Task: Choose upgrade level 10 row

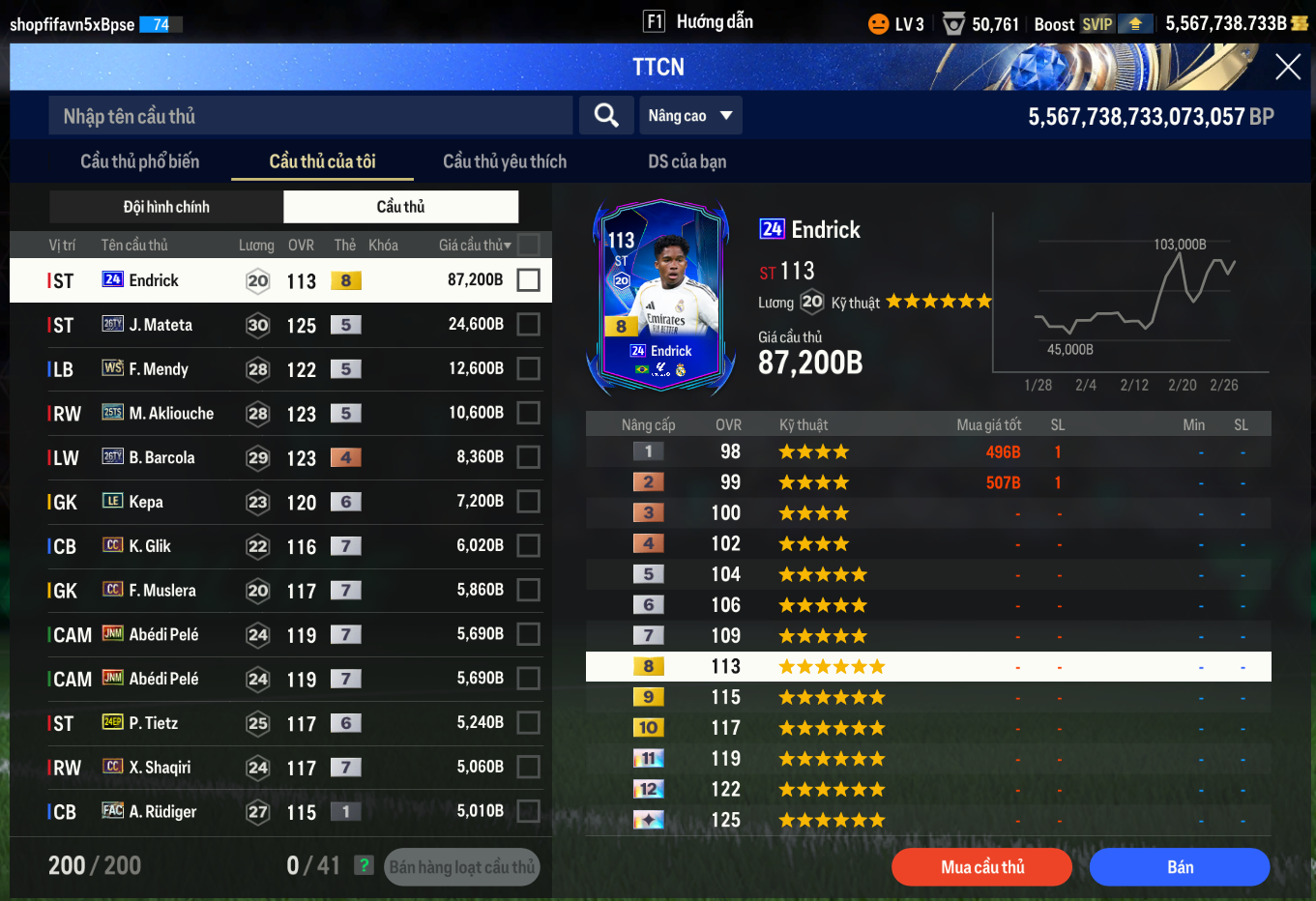Action: (x=928, y=728)
